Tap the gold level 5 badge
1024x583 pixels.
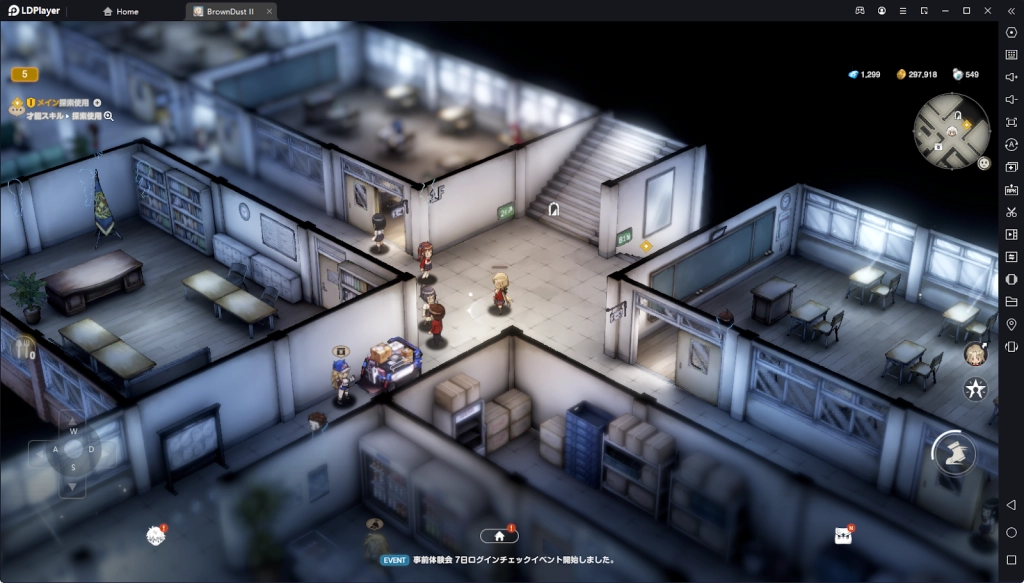pyautogui.click(x=24, y=74)
